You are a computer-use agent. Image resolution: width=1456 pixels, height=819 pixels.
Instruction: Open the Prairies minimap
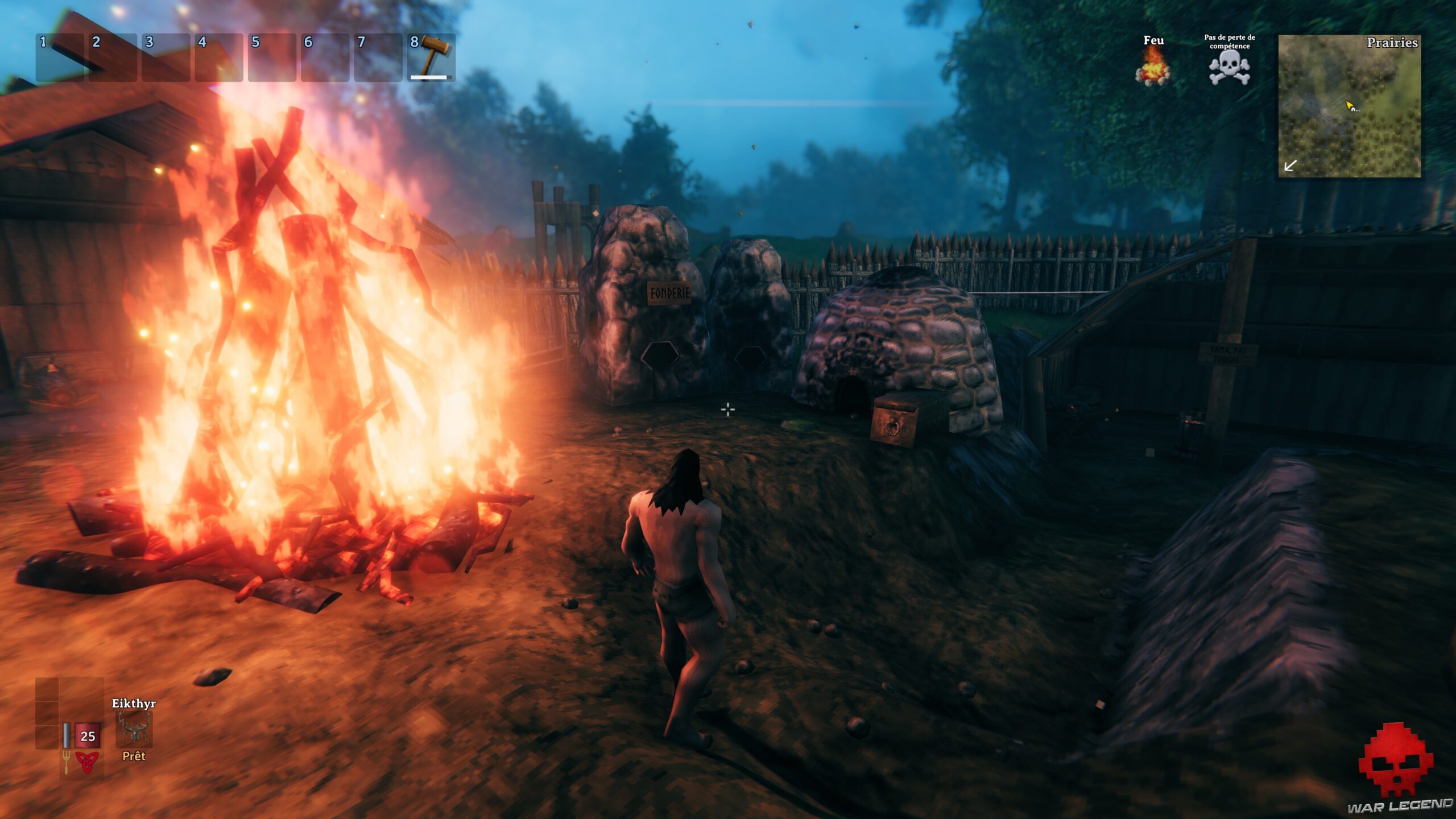click(x=1349, y=106)
